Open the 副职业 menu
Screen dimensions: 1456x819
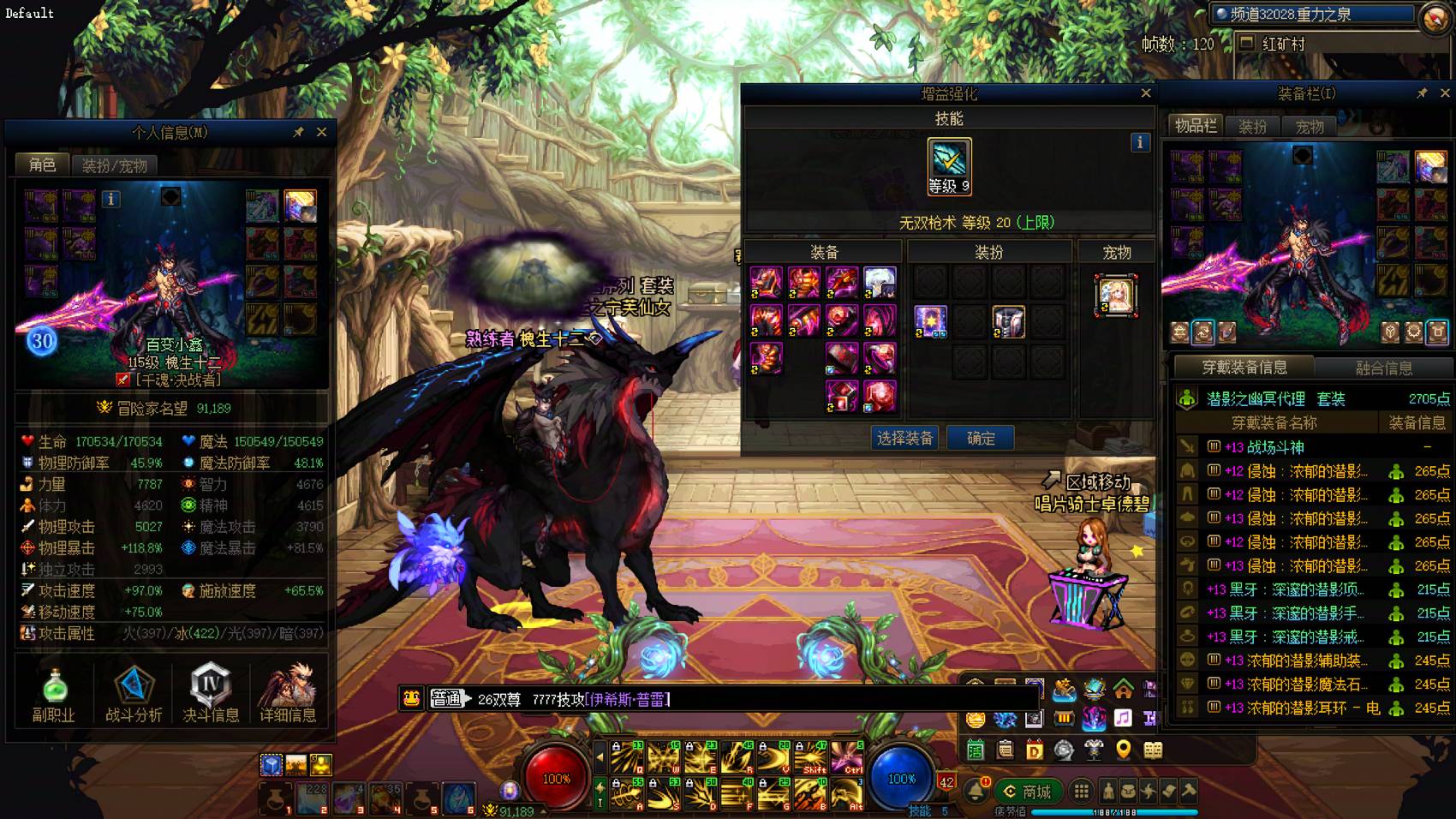pos(54,694)
